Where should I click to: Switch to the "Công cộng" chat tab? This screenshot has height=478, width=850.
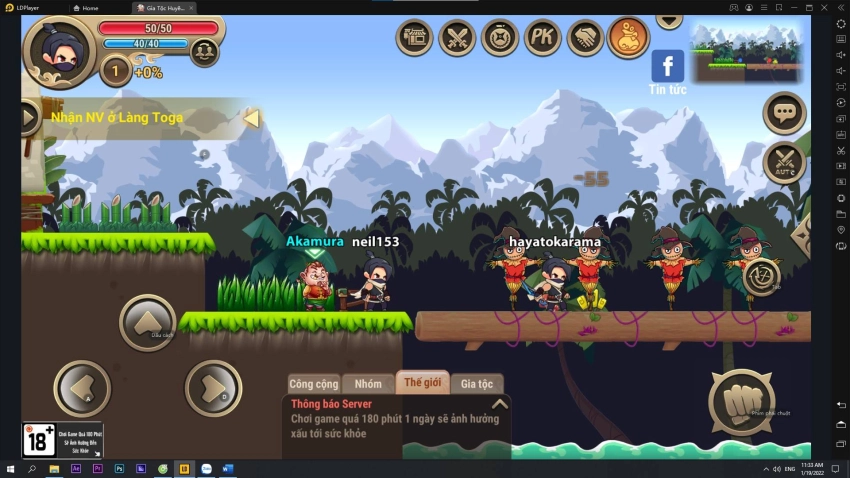[314, 384]
